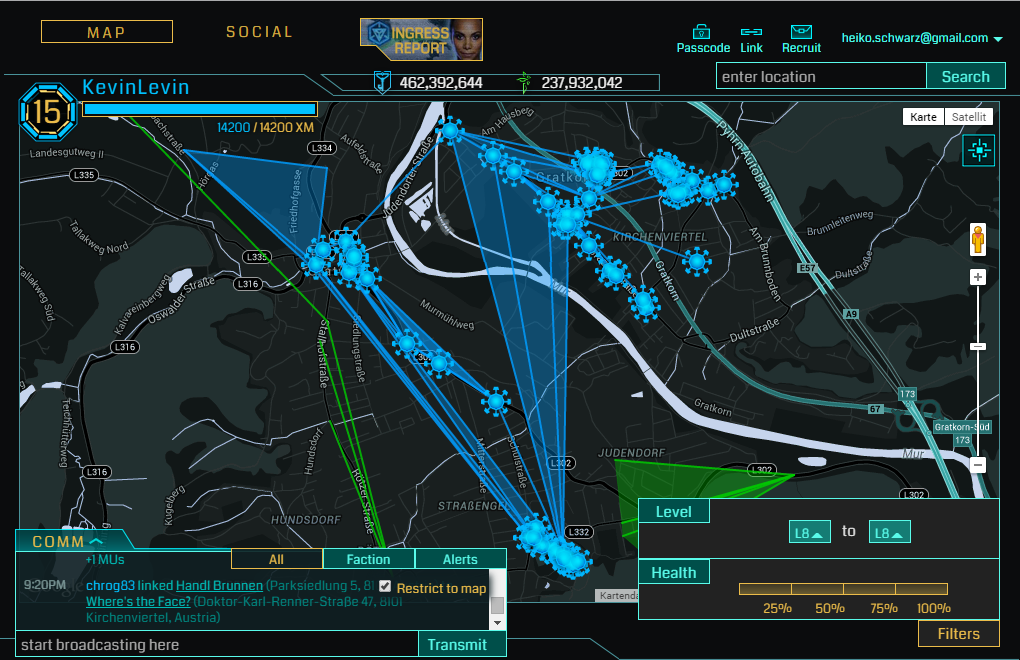Screen dimensions: 1020x660
Task: Select the Karte map type
Action: click(x=923, y=117)
